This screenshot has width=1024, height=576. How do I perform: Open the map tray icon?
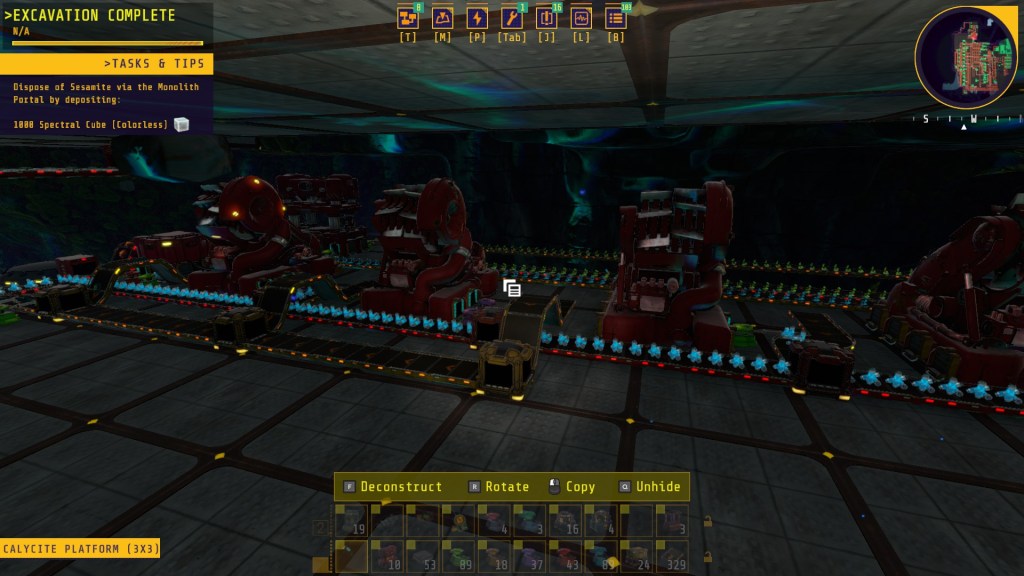tap(442, 18)
